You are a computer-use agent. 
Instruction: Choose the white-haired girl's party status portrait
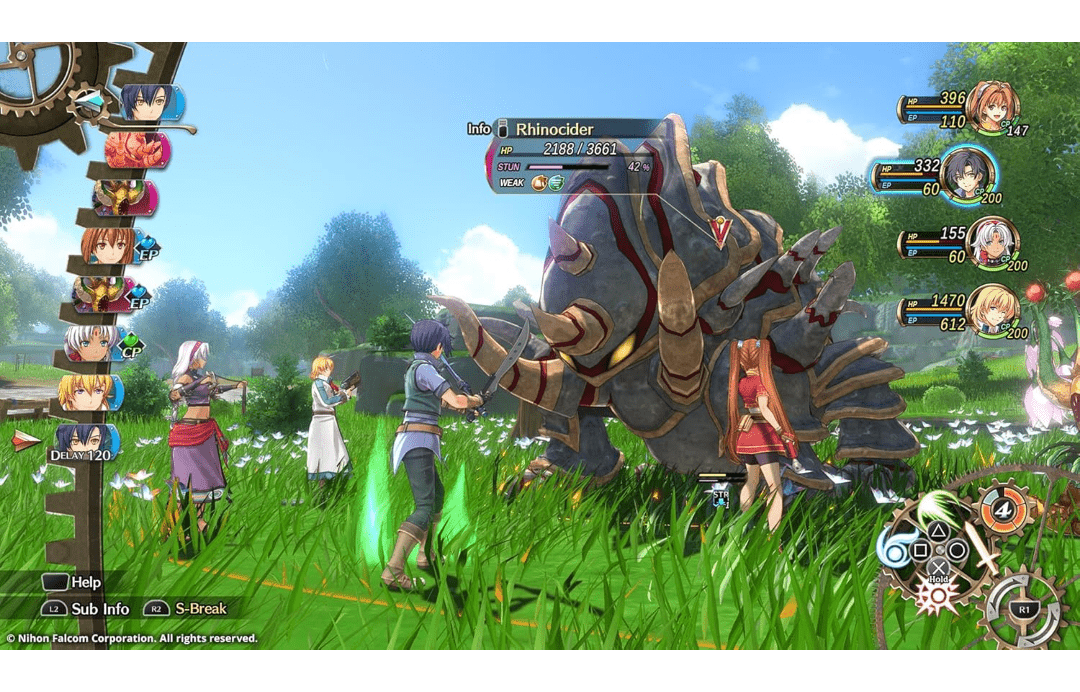click(991, 243)
